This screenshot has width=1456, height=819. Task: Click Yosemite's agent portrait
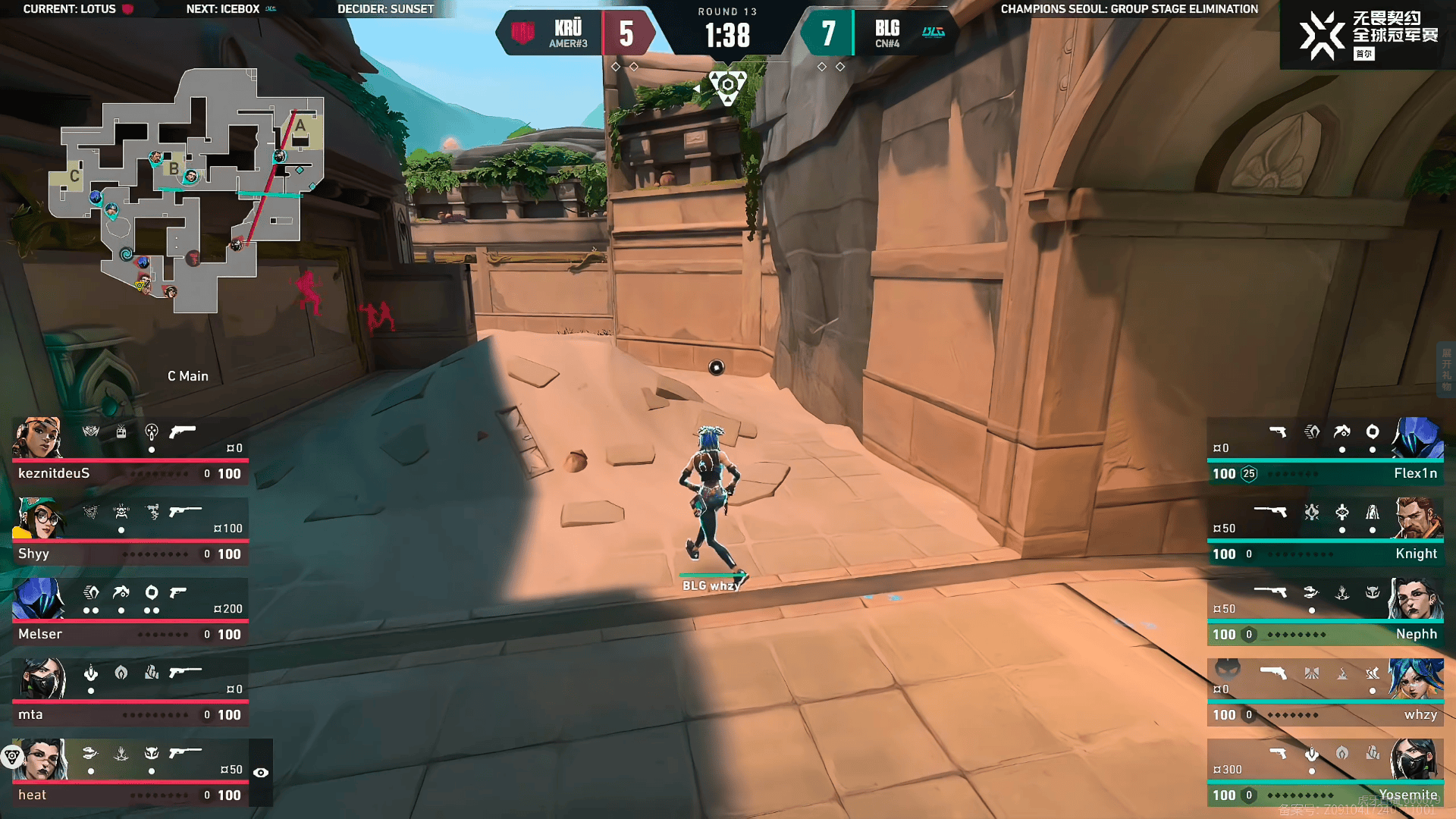click(x=1415, y=759)
